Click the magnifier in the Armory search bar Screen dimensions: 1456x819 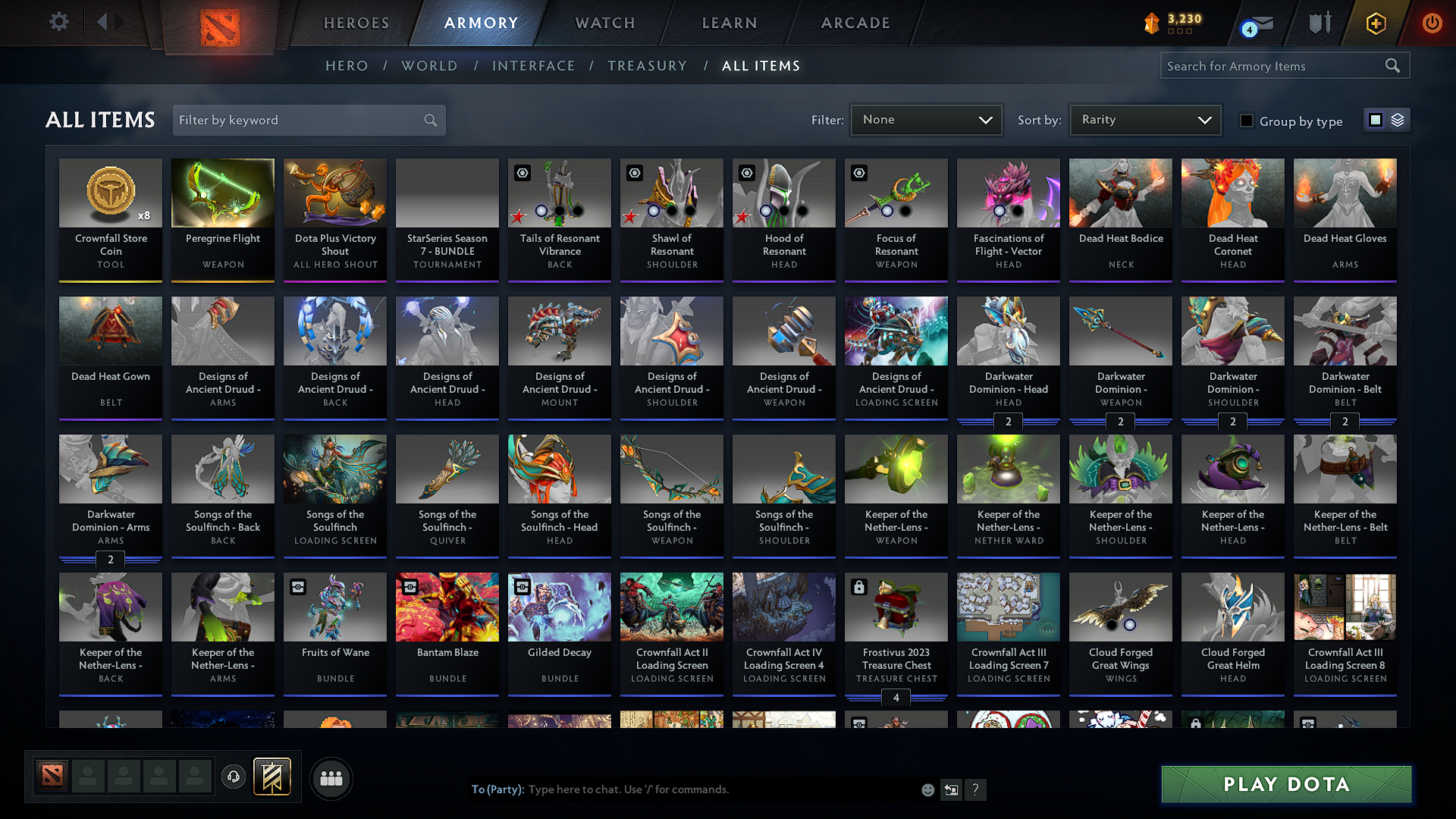point(1394,66)
